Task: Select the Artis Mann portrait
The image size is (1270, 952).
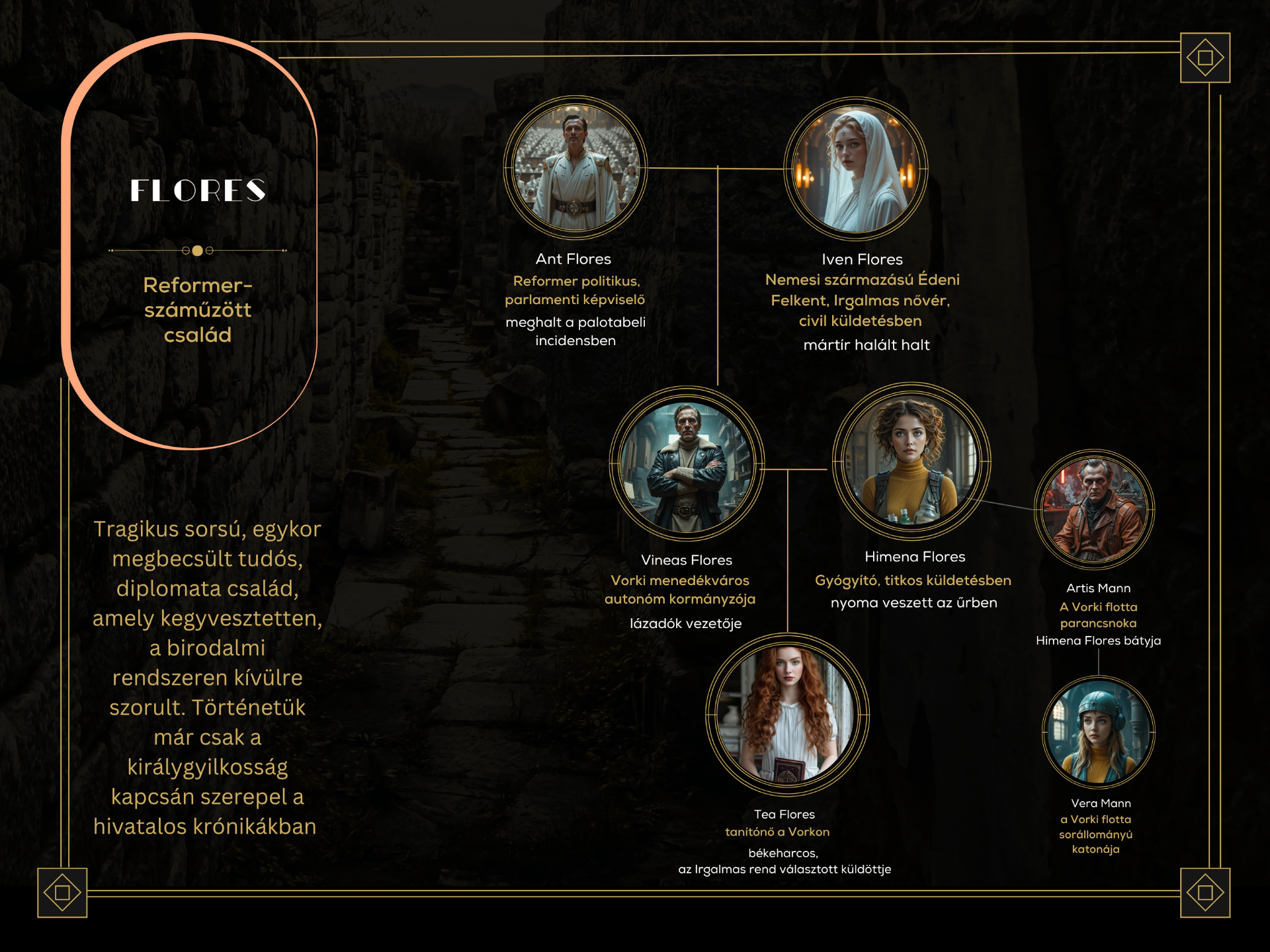Action: click(x=1095, y=510)
